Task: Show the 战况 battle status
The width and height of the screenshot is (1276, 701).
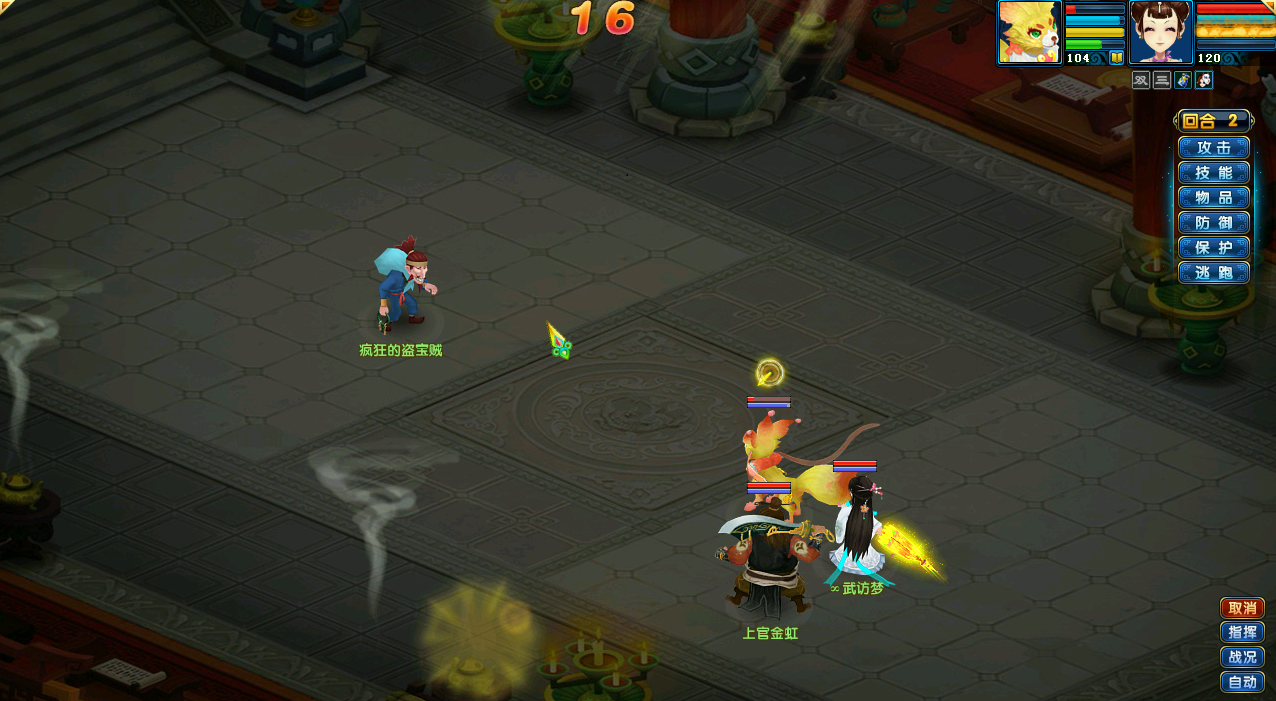Action: pos(1242,657)
